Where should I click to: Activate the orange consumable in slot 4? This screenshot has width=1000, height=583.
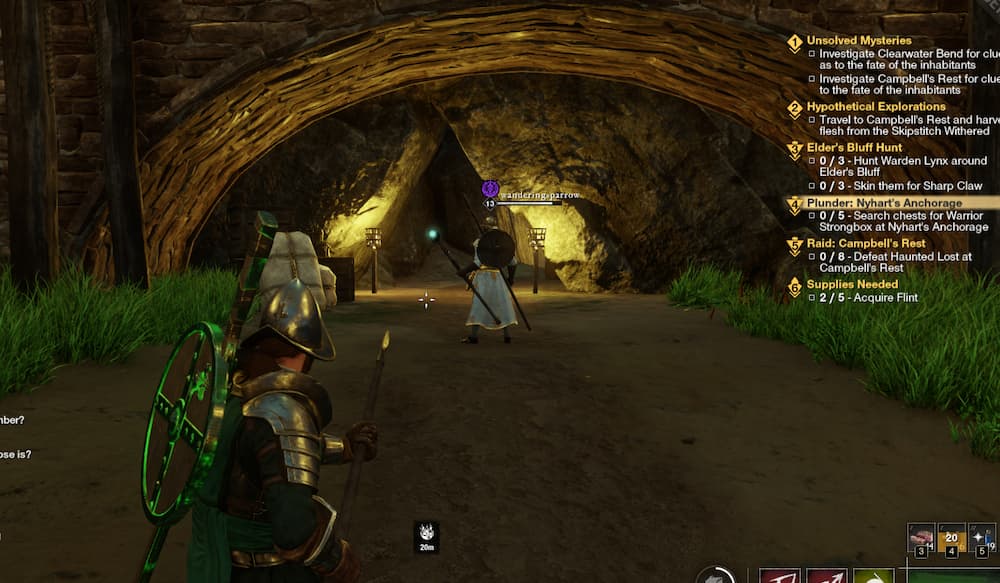click(x=951, y=537)
